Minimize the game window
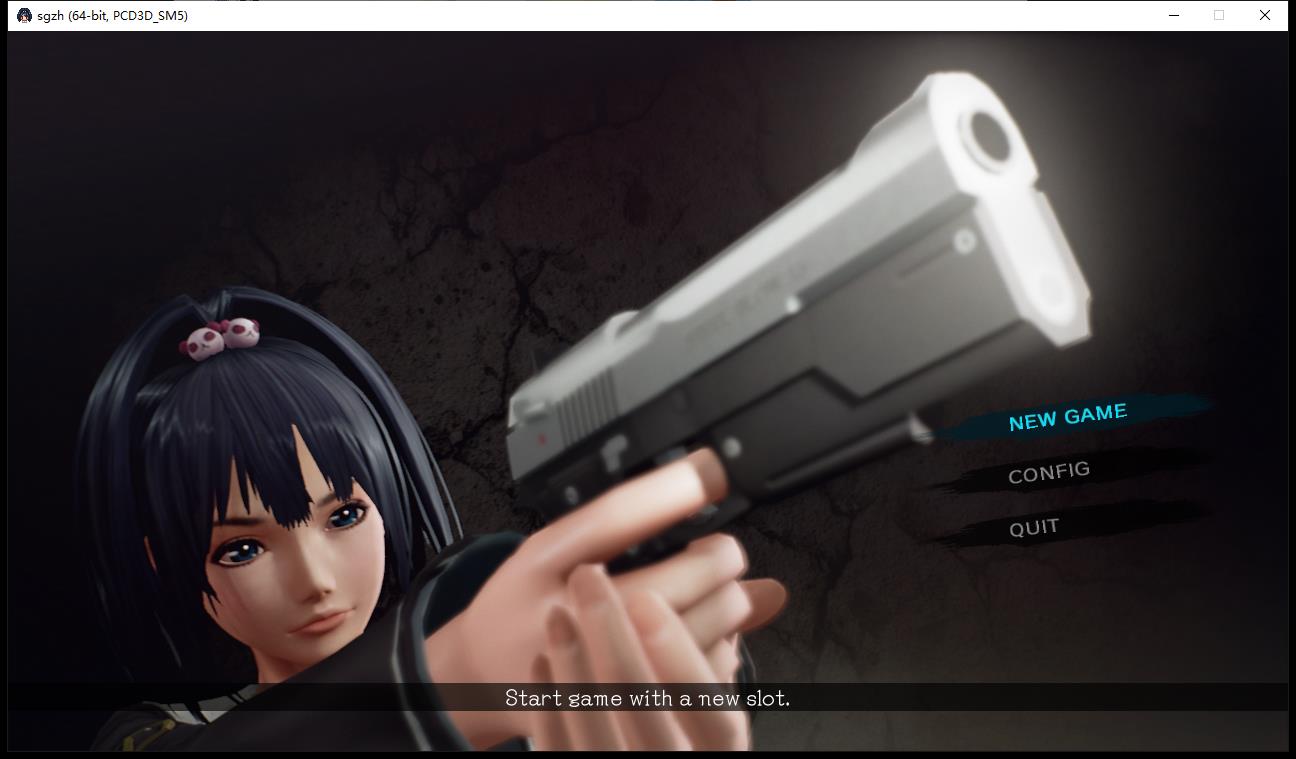 (1174, 15)
